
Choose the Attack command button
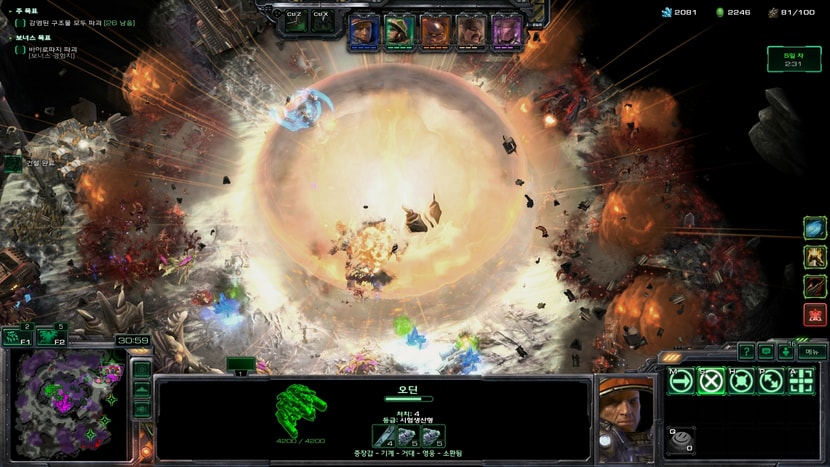point(801,381)
